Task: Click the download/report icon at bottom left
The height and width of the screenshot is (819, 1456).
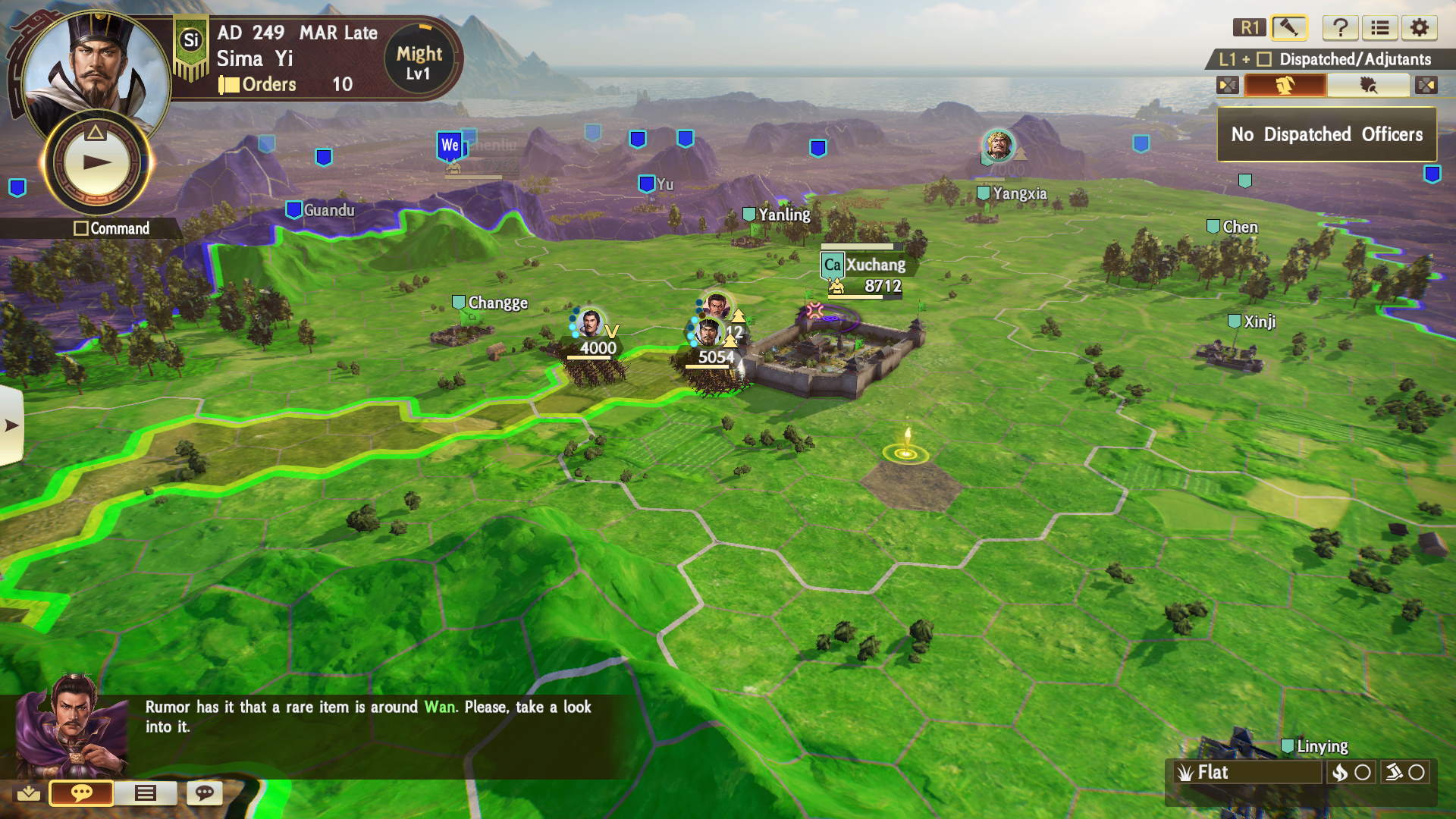Action: 29,794
